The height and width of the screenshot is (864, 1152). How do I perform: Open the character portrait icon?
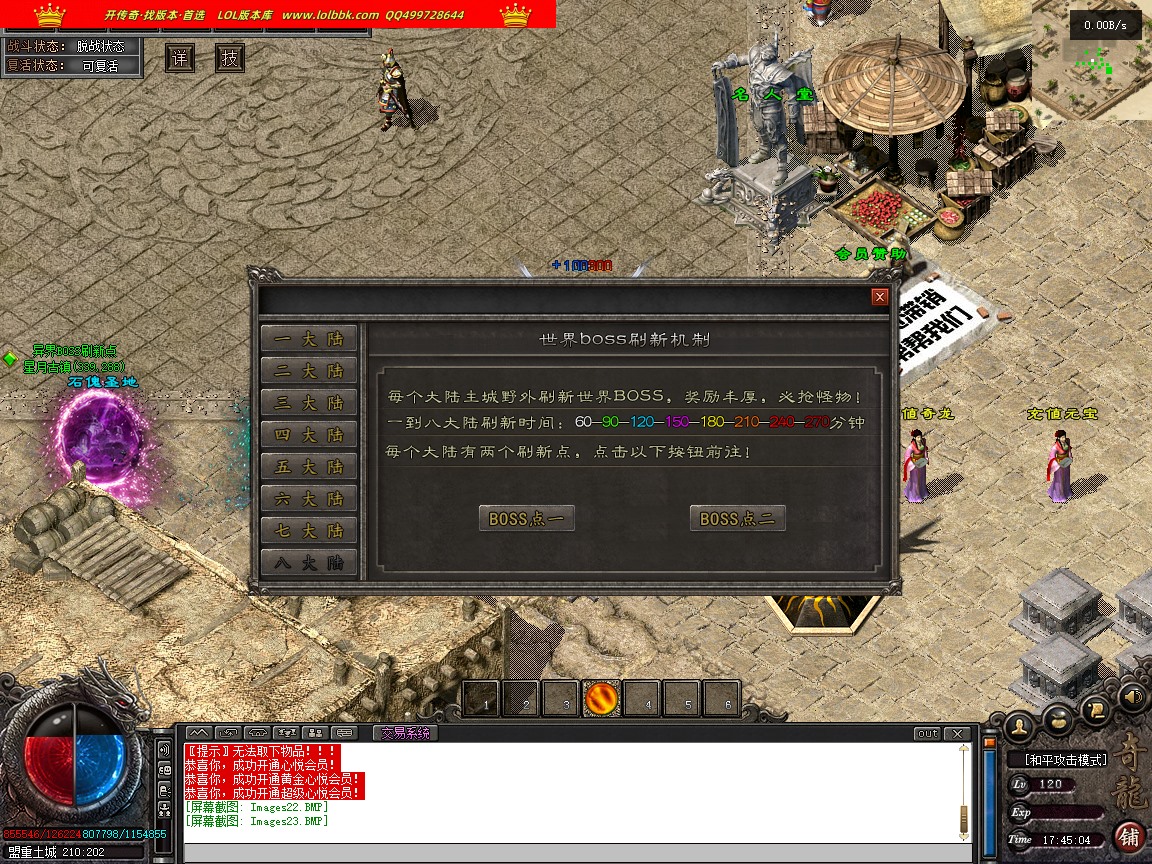1019,724
